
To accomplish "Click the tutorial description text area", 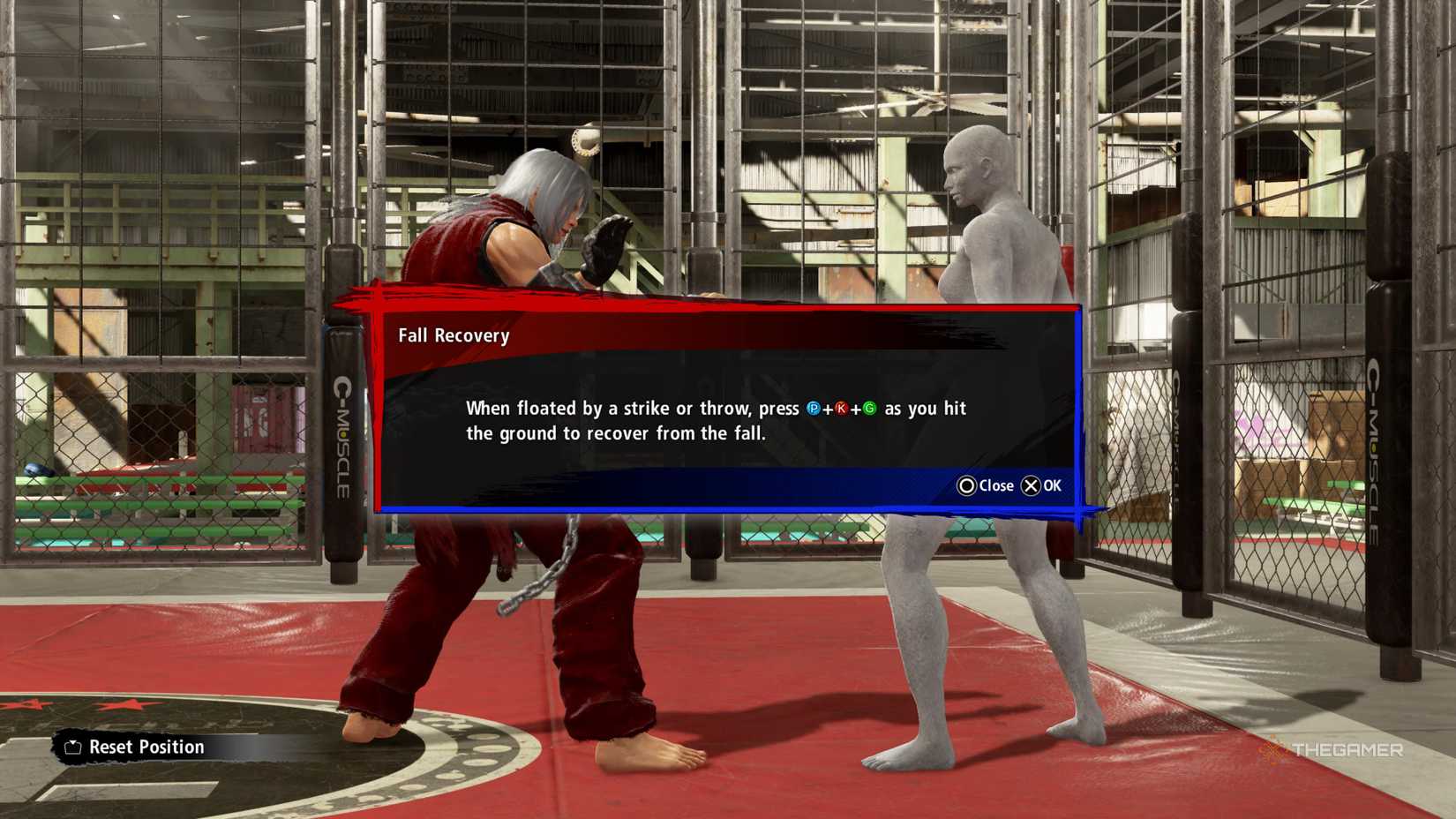I will click(x=715, y=420).
